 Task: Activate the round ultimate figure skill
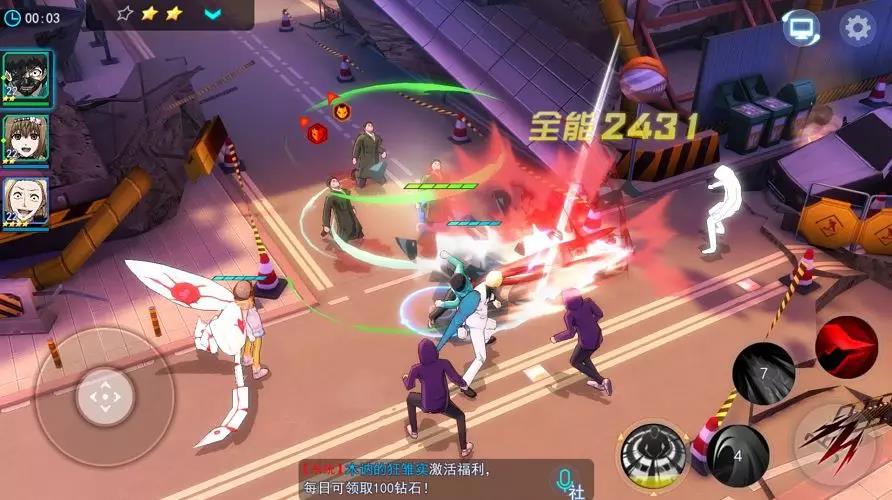653,453
